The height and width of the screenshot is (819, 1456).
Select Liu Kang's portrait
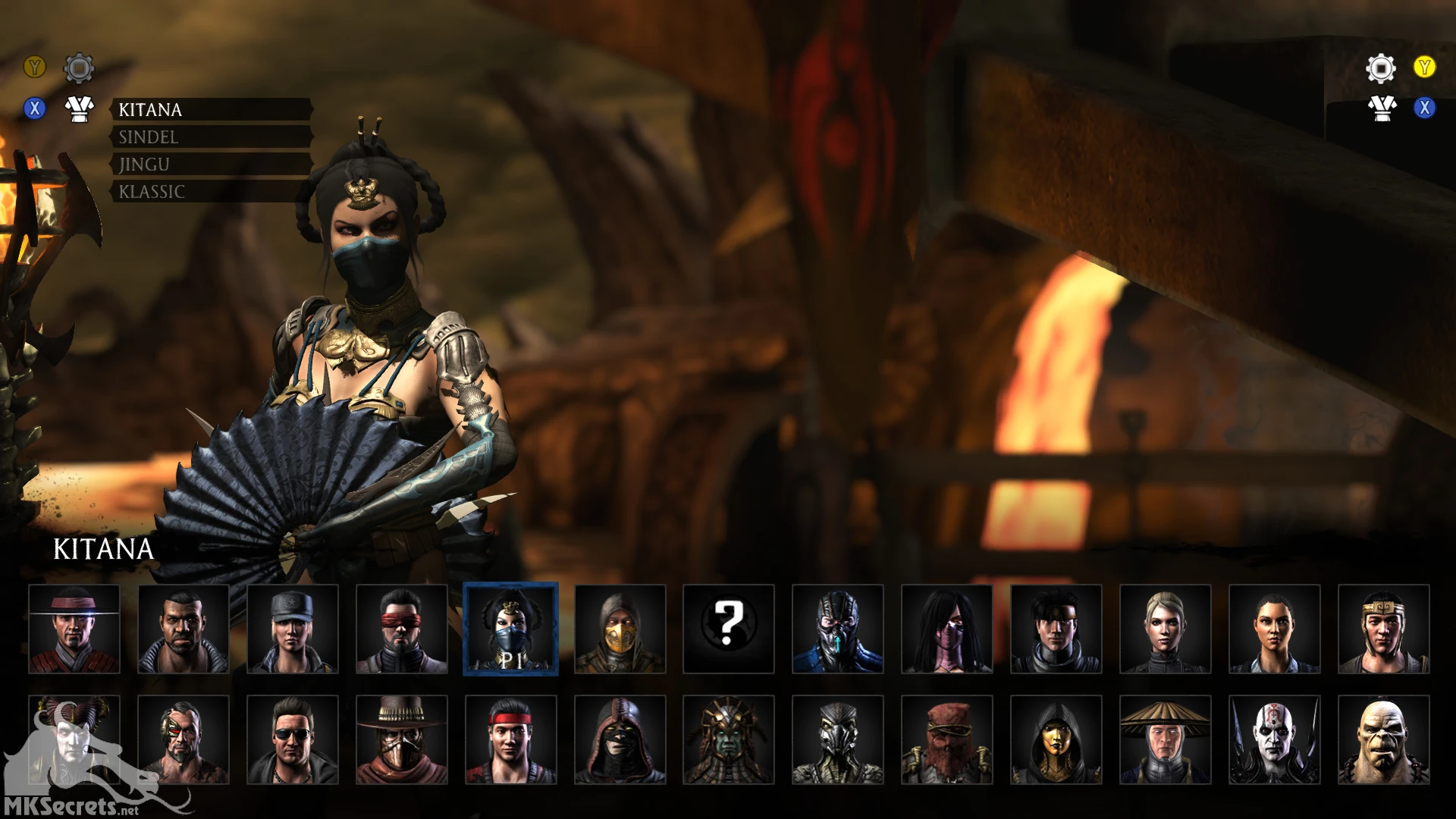(x=512, y=739)
